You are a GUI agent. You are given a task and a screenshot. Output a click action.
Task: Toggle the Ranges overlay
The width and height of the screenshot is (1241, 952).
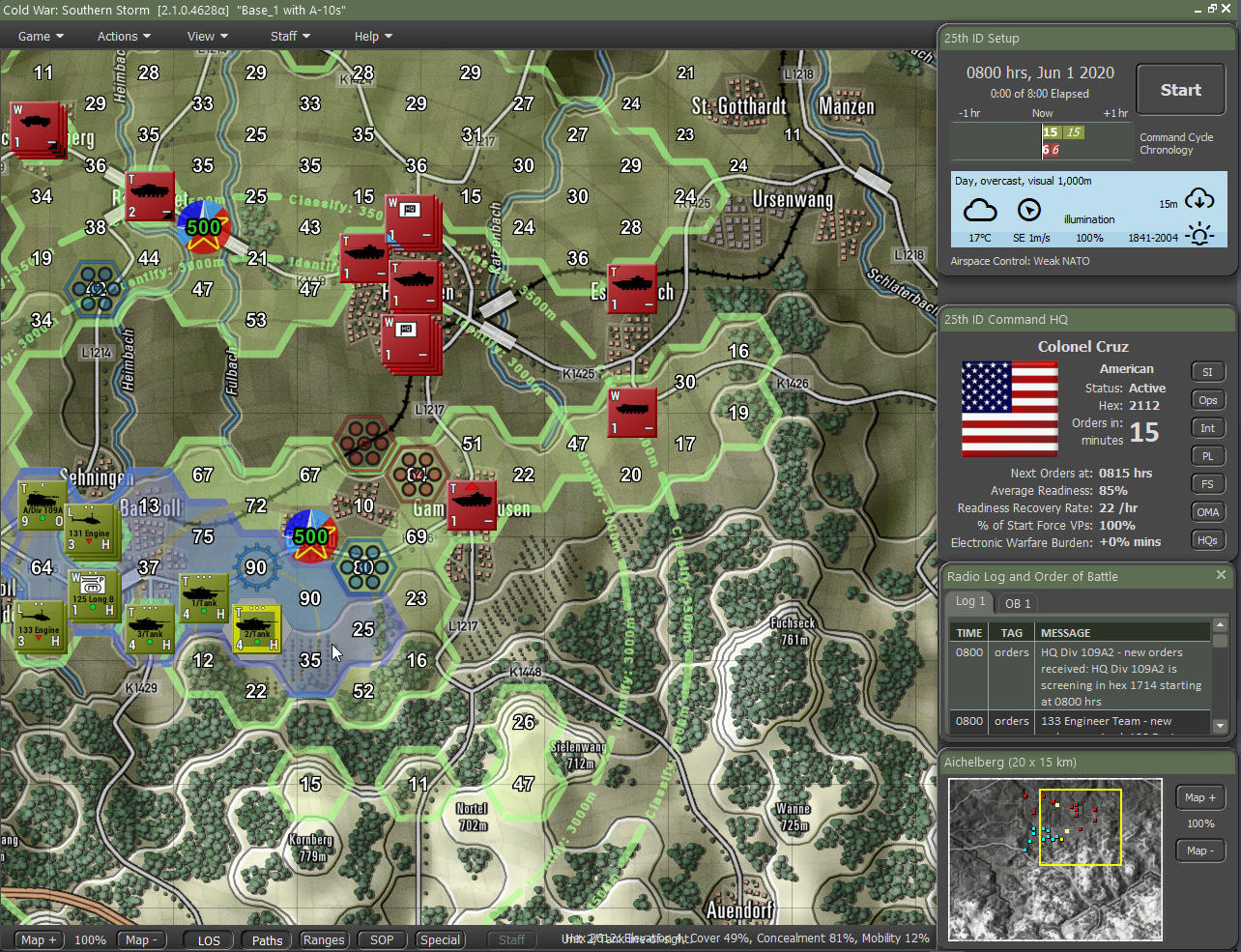[324, 938]
